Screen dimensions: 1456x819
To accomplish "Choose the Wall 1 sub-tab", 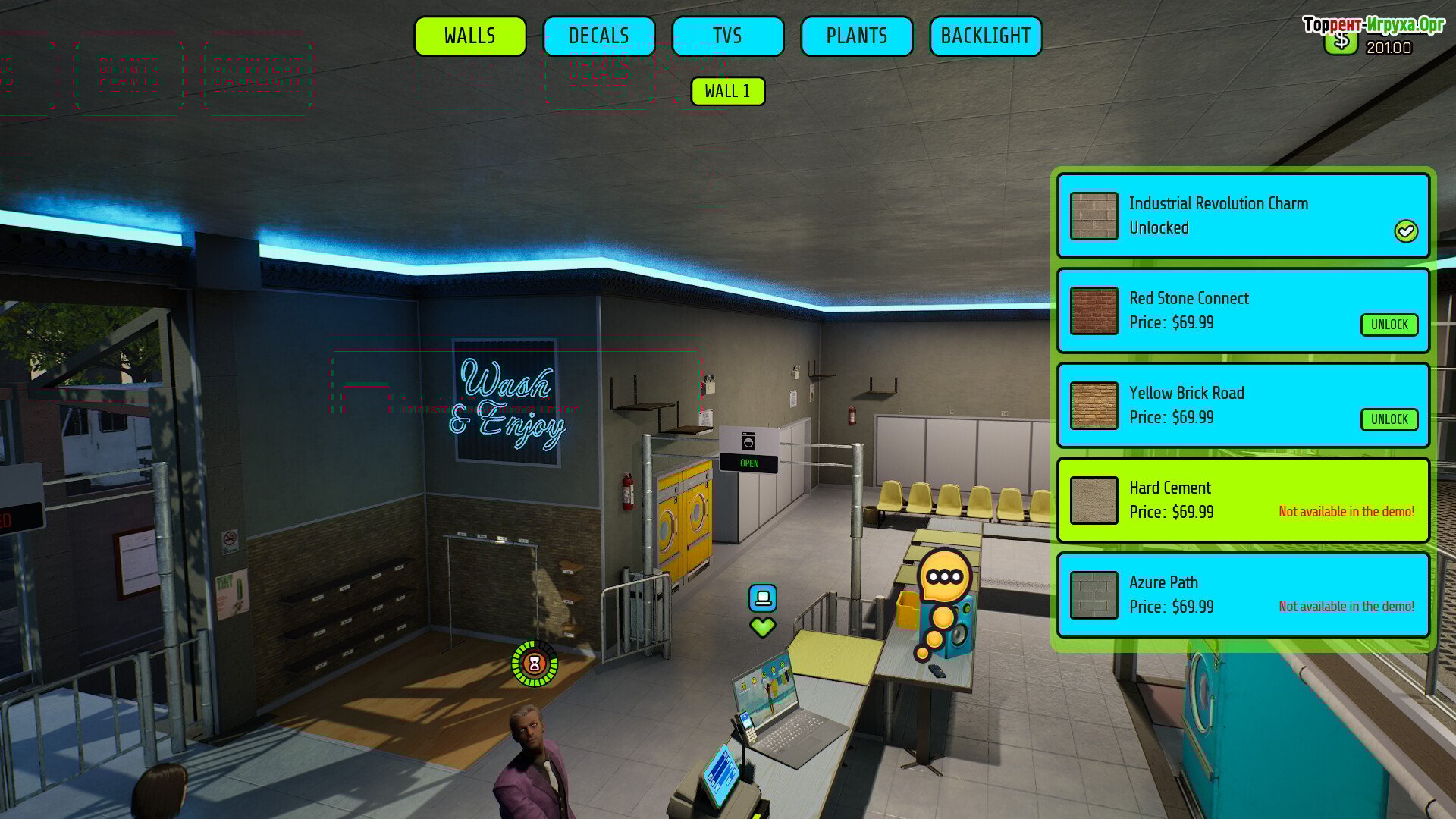I will pyautogui.click(x=727, y=92).
